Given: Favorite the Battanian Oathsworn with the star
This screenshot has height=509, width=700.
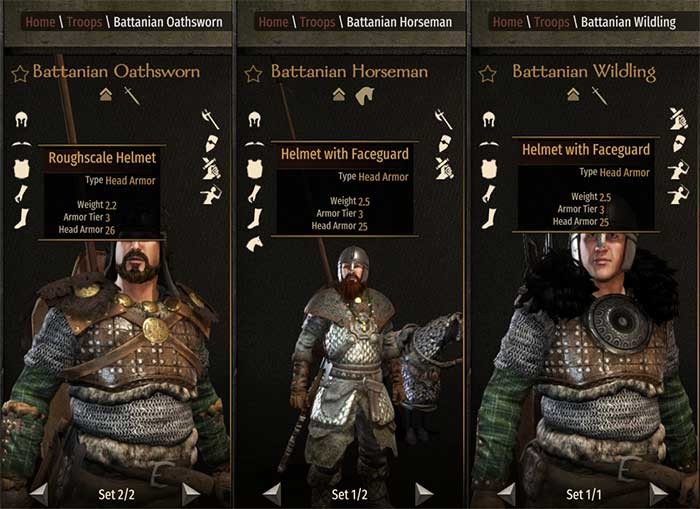Looking at the screenshot, I should point(19,72).
